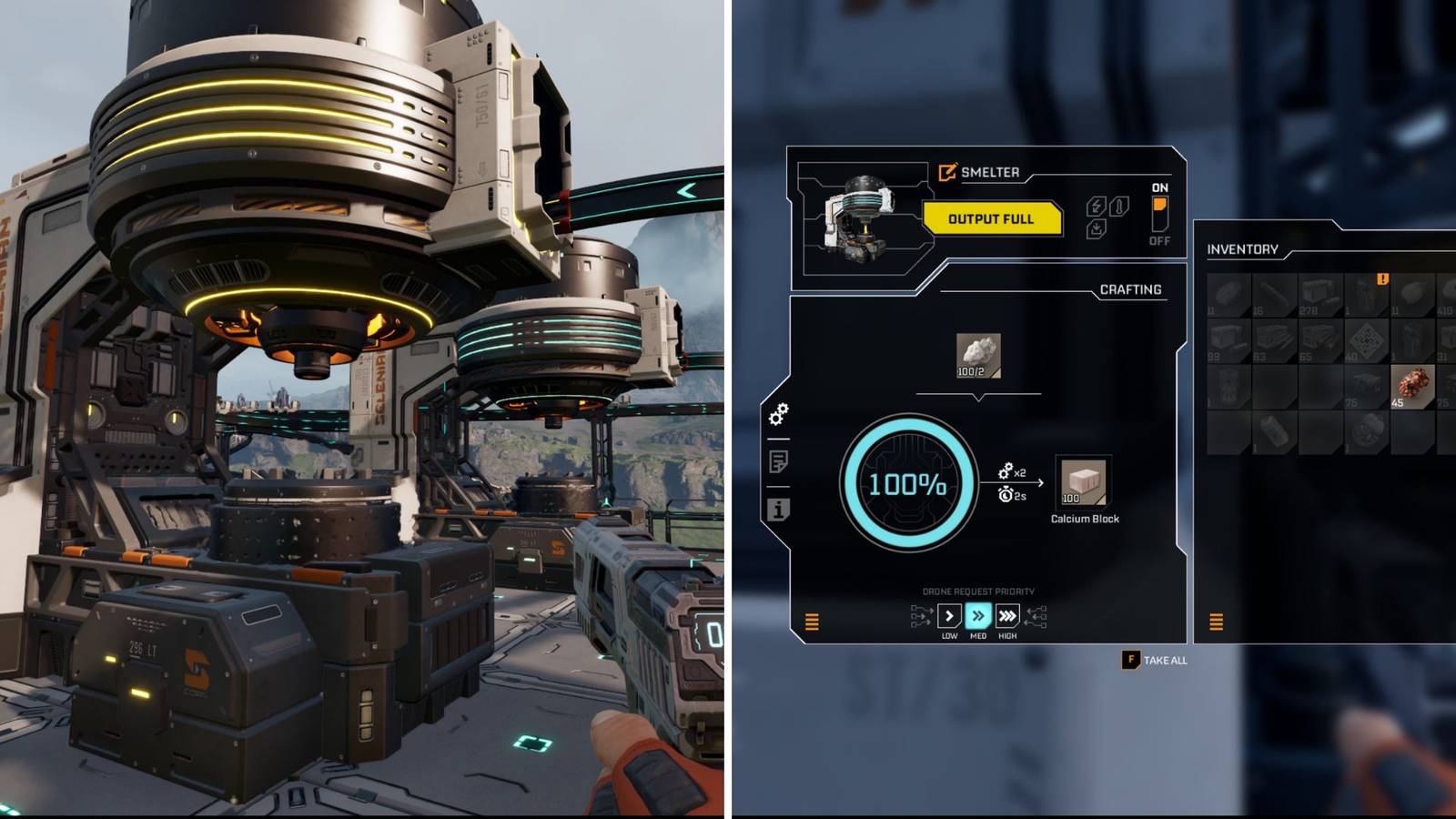
Task: Set drone request priority to HIGH
Action: click(1007, 615)
